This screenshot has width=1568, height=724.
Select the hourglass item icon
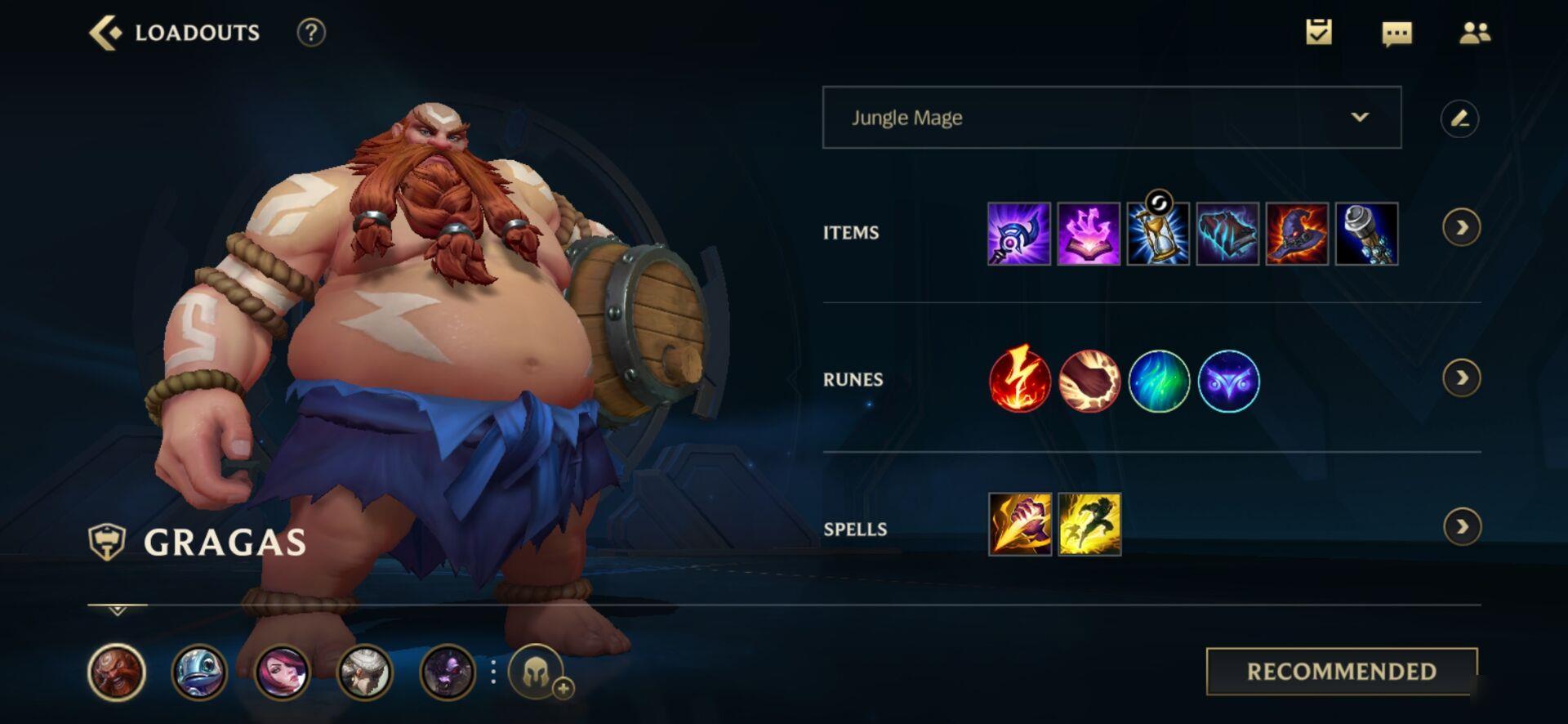point(1158,234)
